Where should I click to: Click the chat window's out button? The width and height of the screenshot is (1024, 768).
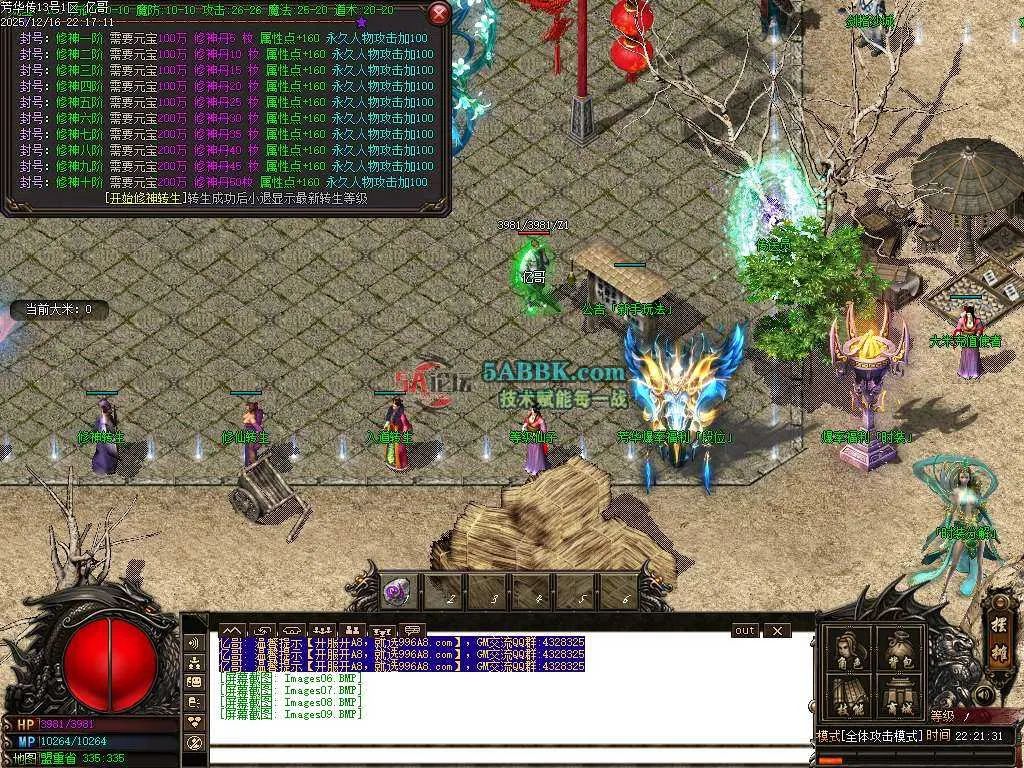pos(745,631)
